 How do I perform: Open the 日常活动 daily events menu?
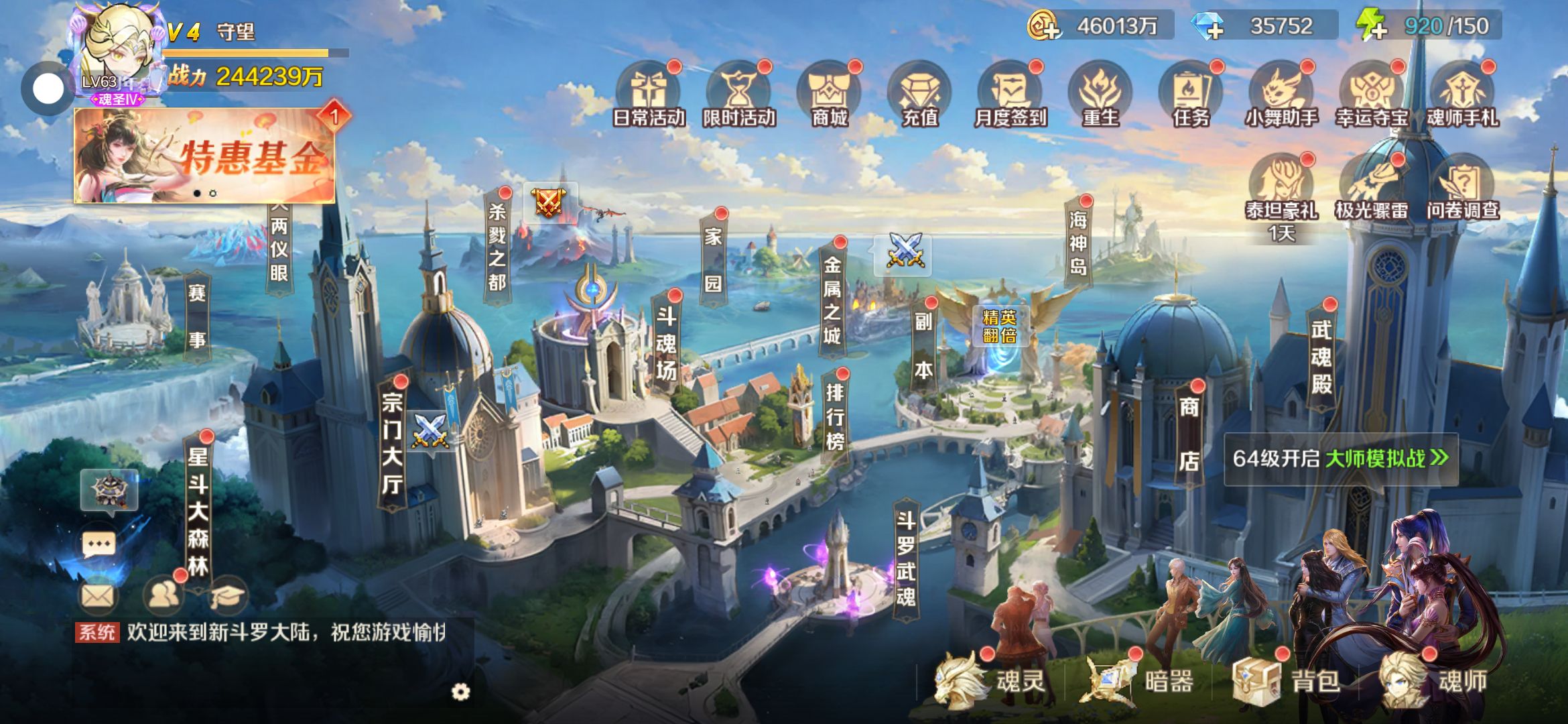click(648, 95)
